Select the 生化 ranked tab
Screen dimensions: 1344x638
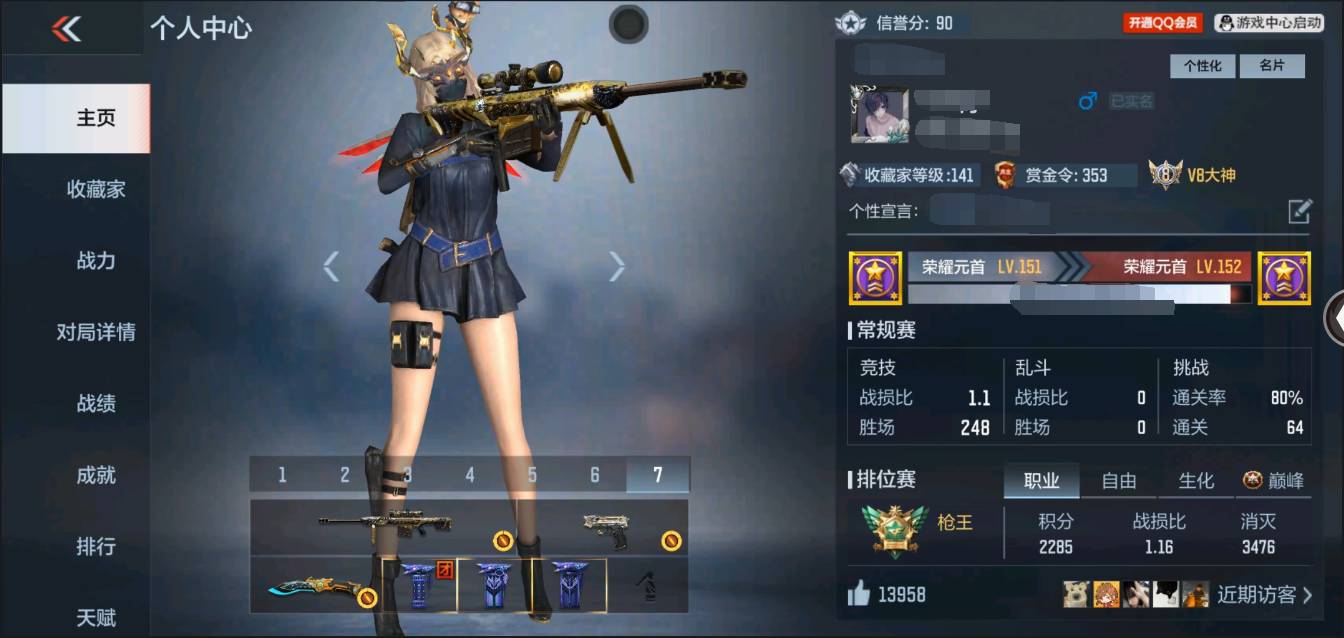click(x=1196, y=481)
